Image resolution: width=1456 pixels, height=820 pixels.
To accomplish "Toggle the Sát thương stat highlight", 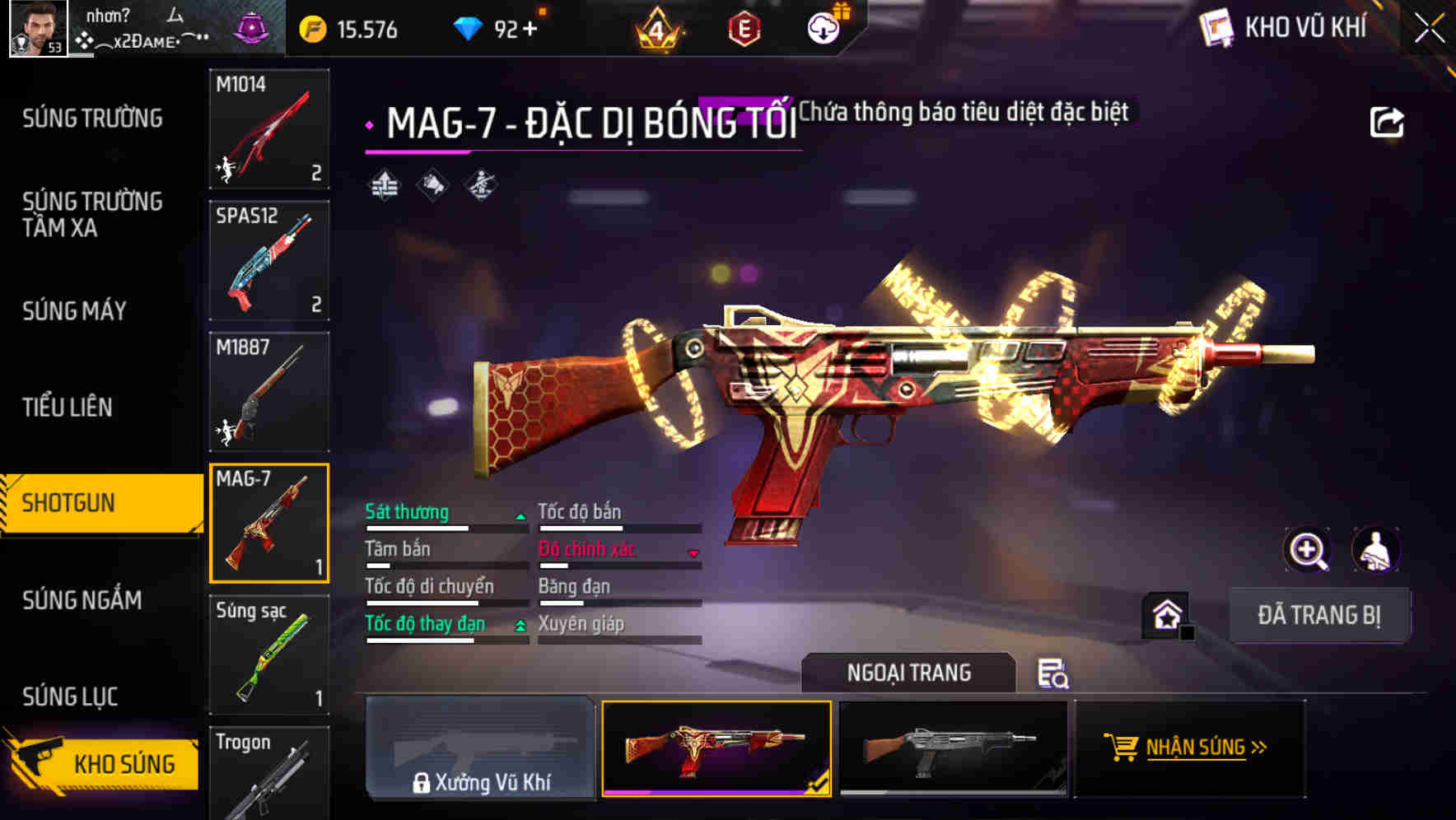I will pos(407,512).
